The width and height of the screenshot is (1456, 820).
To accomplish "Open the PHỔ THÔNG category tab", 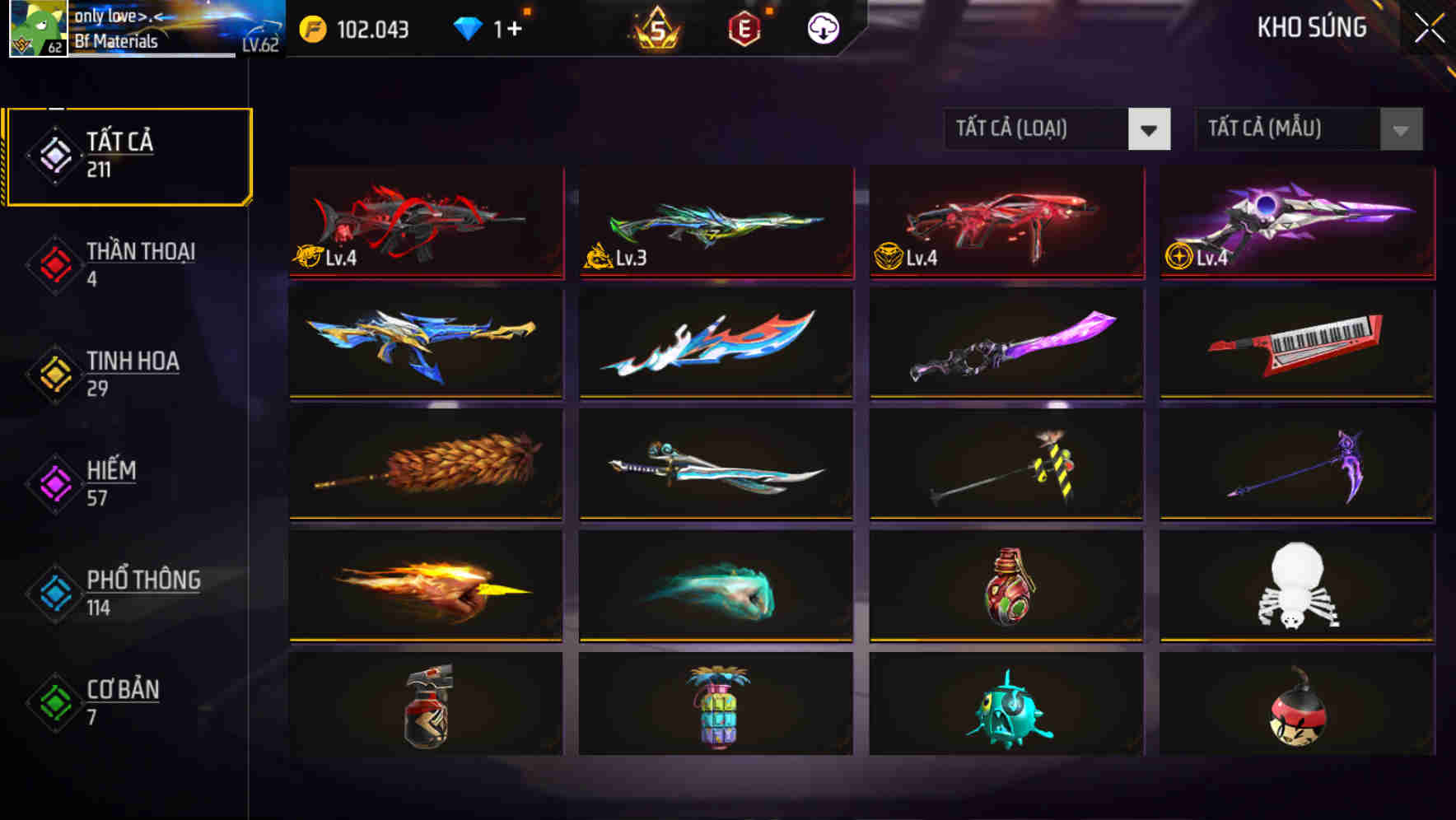I will 142,593.
